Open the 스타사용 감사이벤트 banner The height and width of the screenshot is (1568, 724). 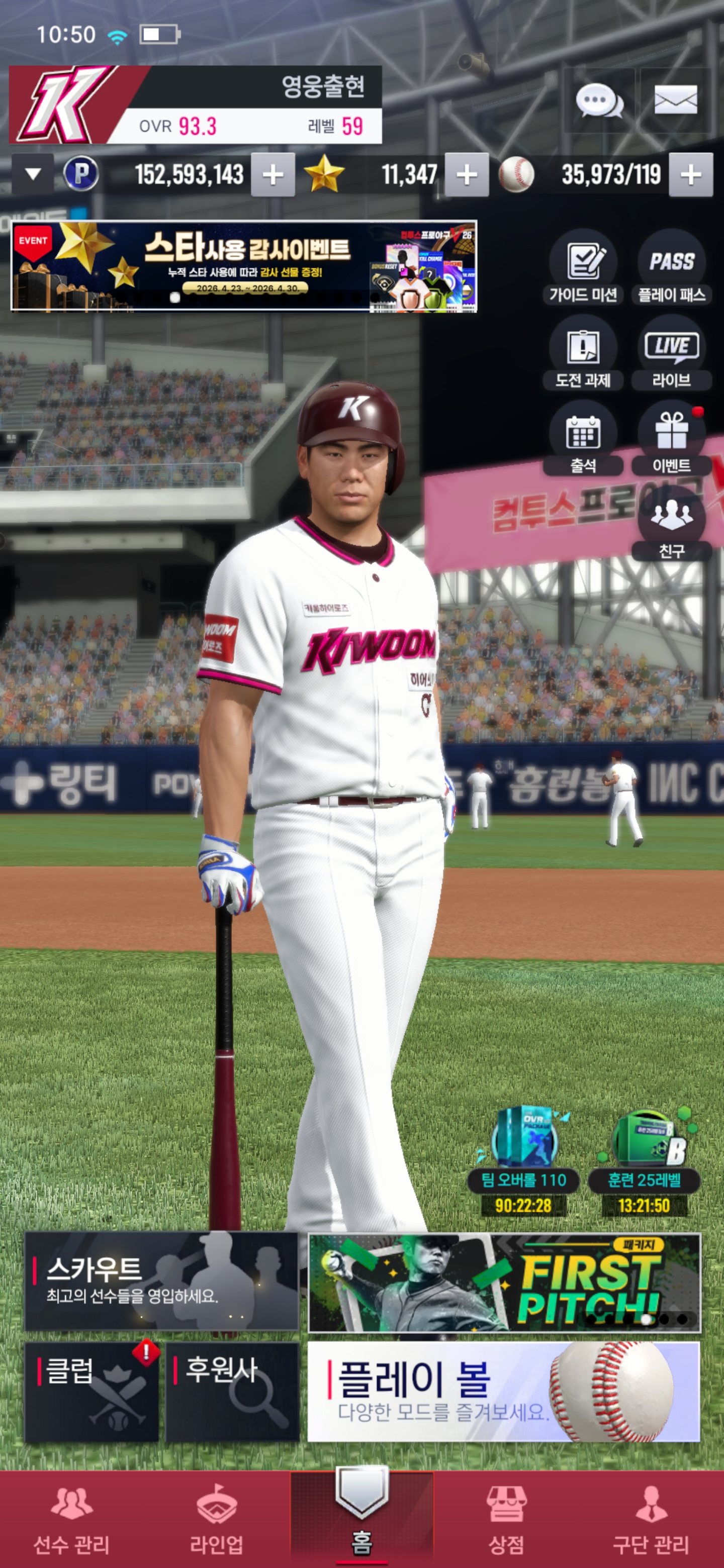243,266
